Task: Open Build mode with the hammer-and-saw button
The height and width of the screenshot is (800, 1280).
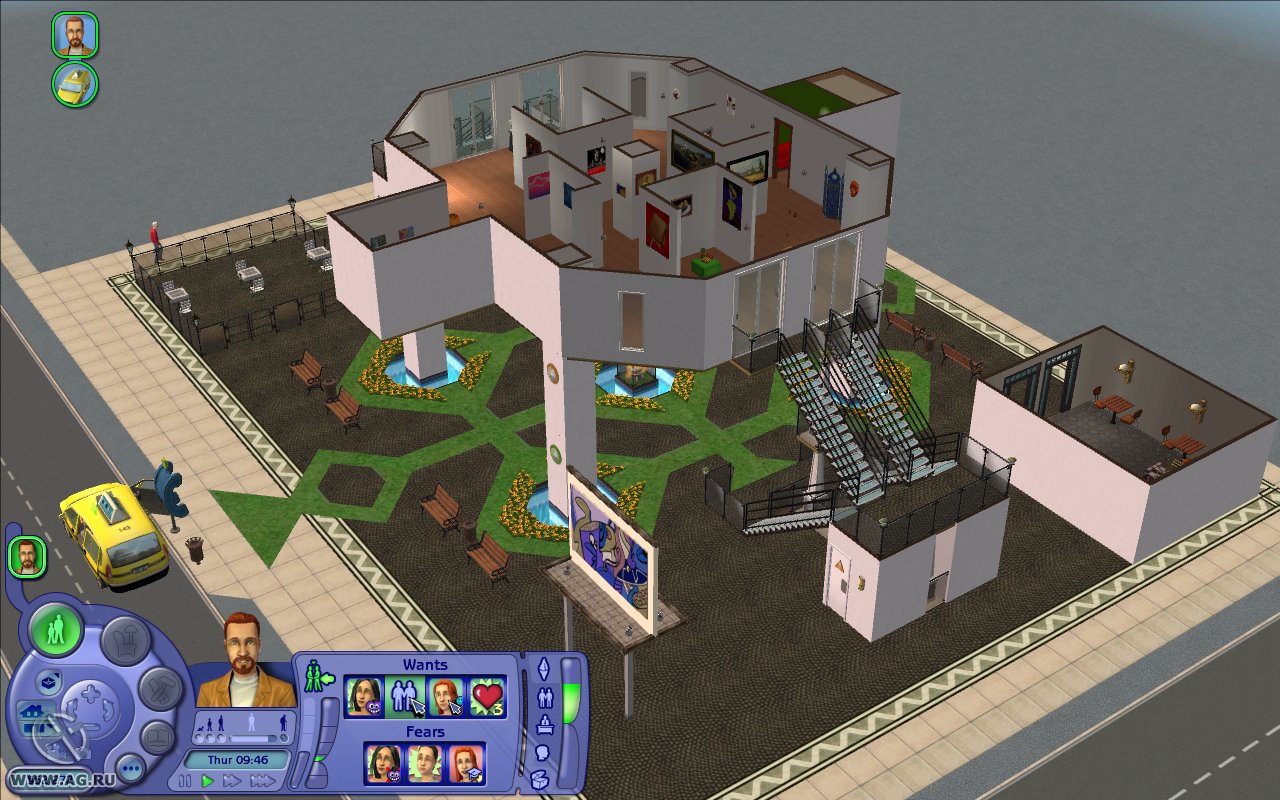Action: click(x=158, y=688)
